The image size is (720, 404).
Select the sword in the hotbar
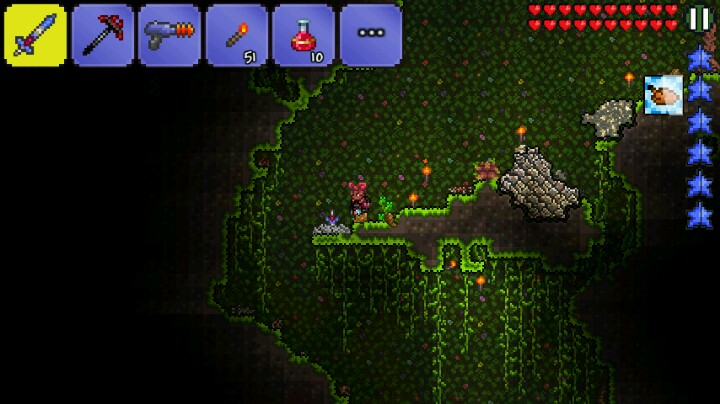coord(36,35)
